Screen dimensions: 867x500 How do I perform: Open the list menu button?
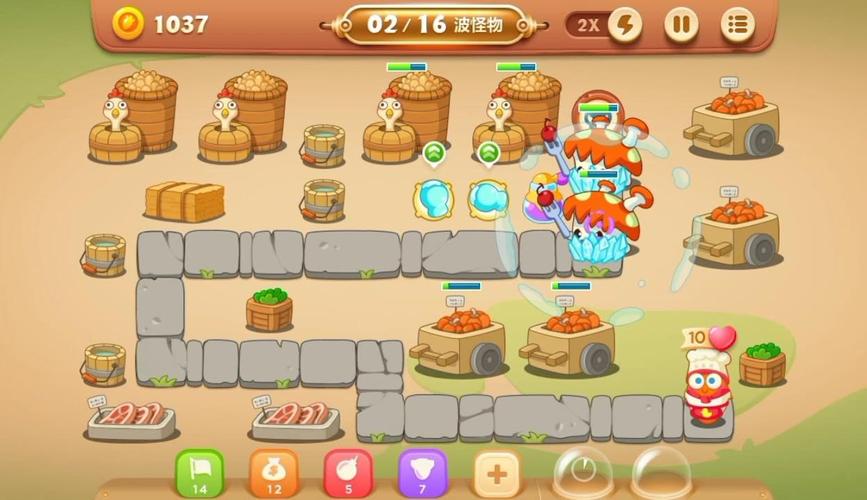click(738, 24)
